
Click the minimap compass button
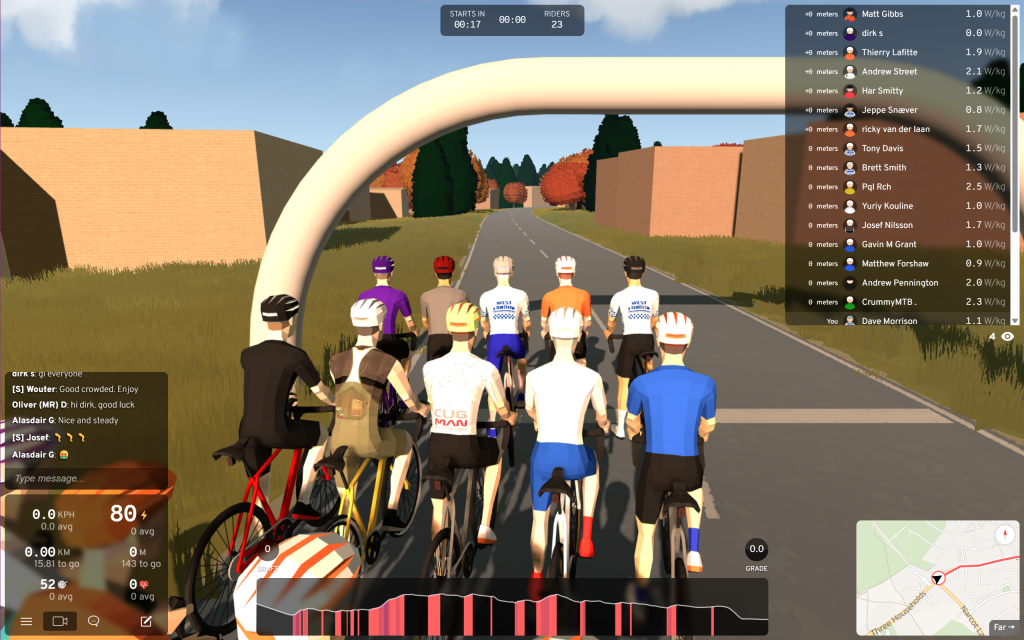pyautogui.click(x=1004, y=534)
